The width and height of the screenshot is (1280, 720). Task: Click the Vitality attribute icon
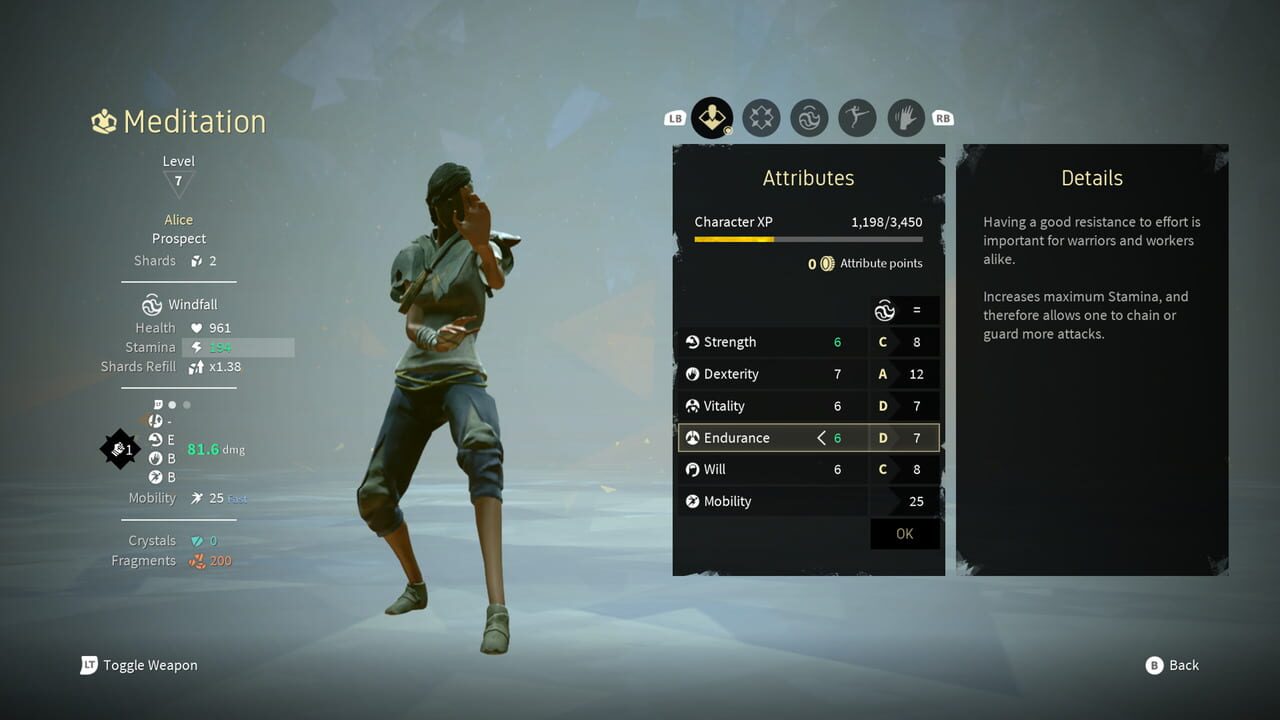692,406
